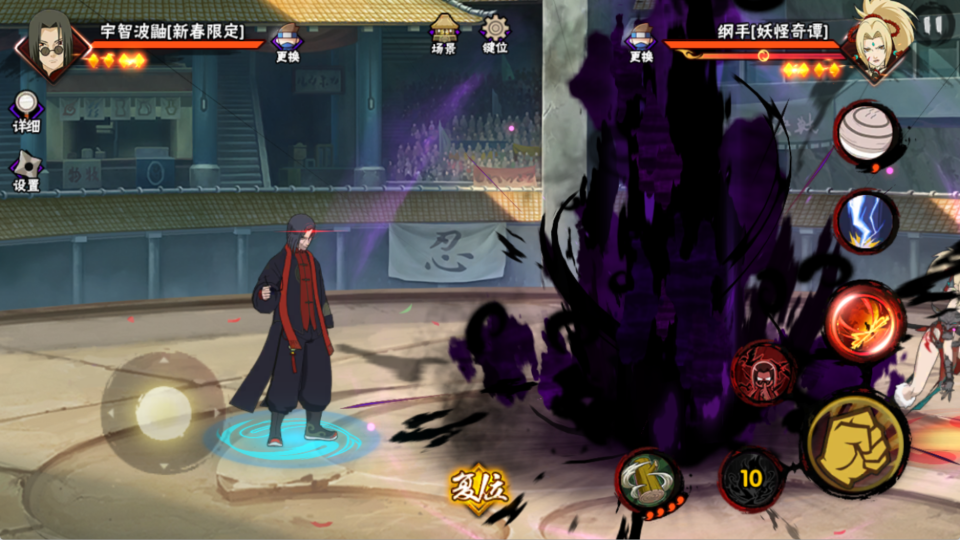Open the 详细 details panel
Viewport: 960px width, 540px height.
[x=26, y=111]
